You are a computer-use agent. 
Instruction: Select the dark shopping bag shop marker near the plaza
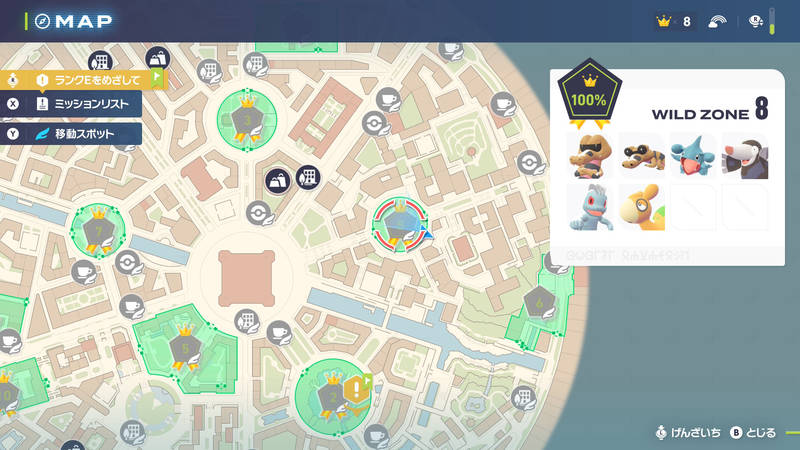point(277,182)
